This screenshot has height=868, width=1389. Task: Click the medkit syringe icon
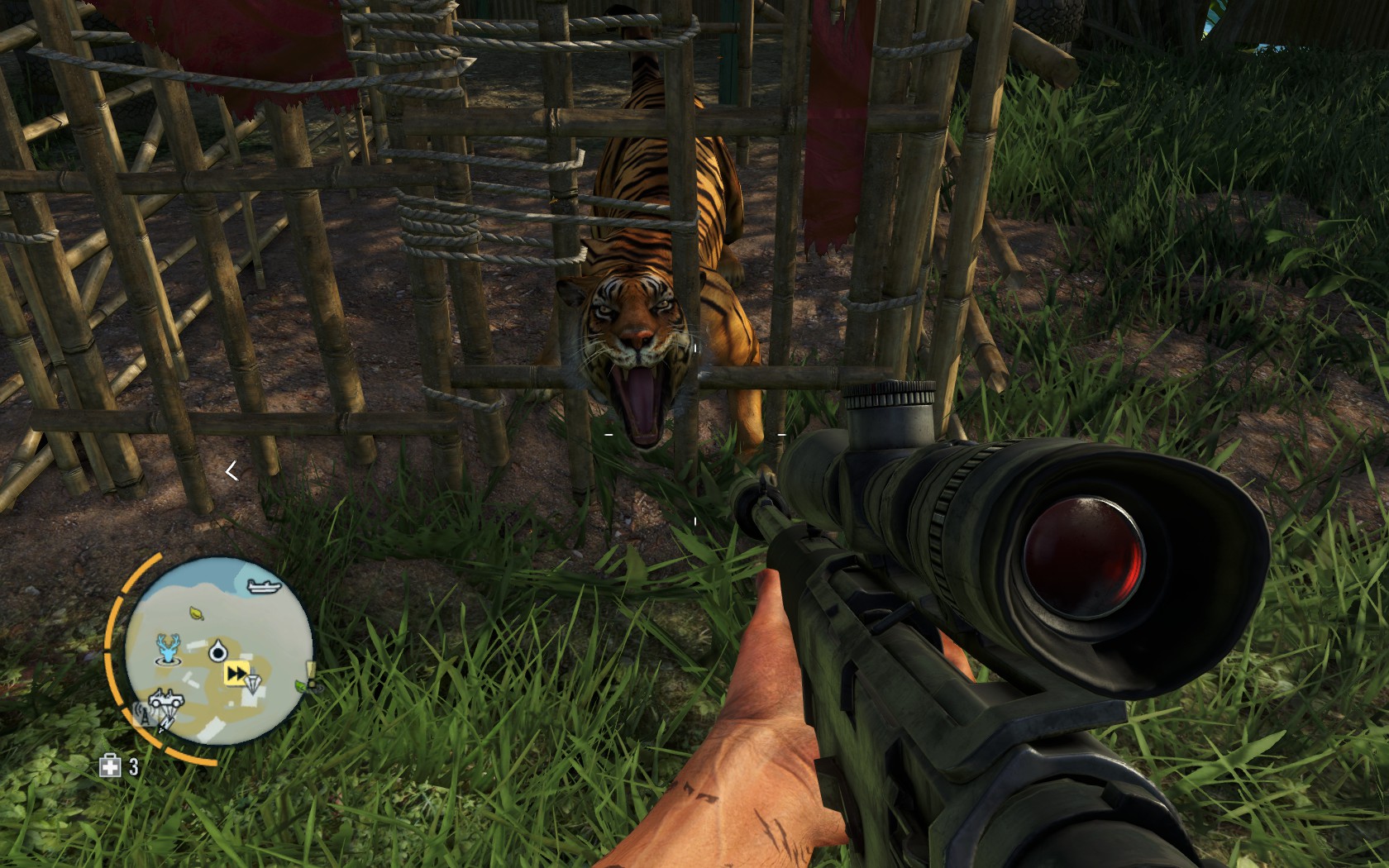[x=110, y=766]
